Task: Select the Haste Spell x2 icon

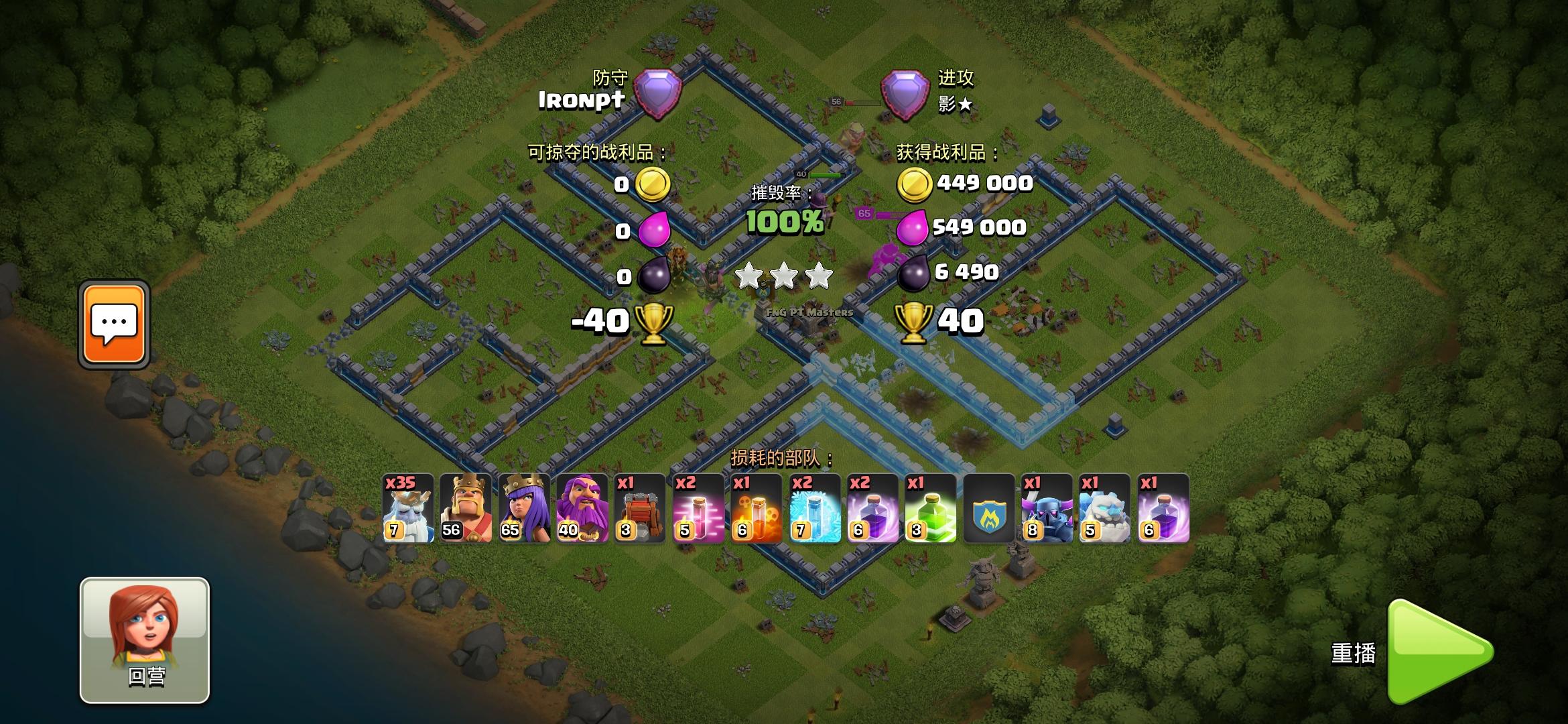Action: tap(698, 508)
